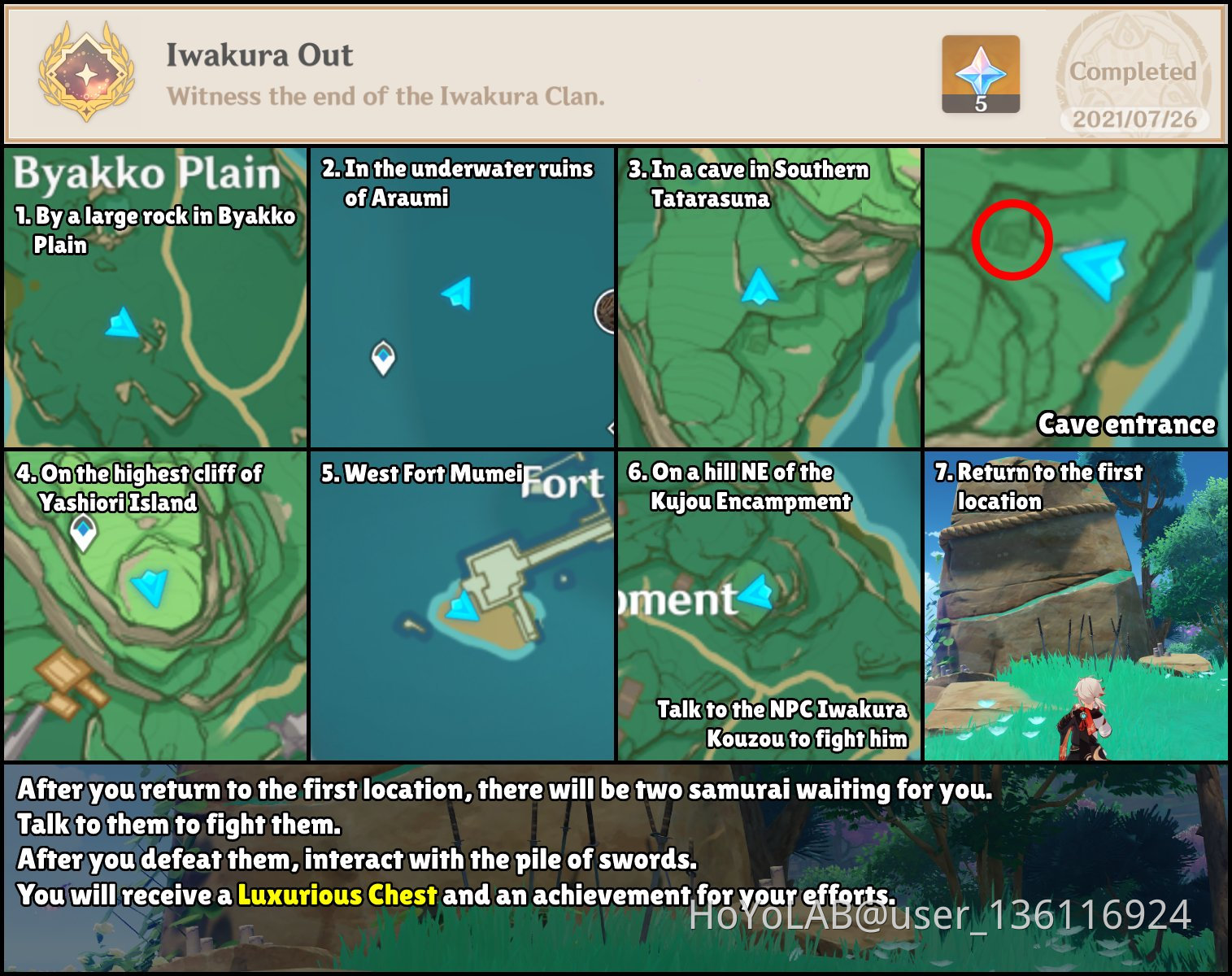The width and height of the screenshot is (1232, 976).
Task: Click the Luxurious Chest highlighted text
Action: (x=337, y=895)
